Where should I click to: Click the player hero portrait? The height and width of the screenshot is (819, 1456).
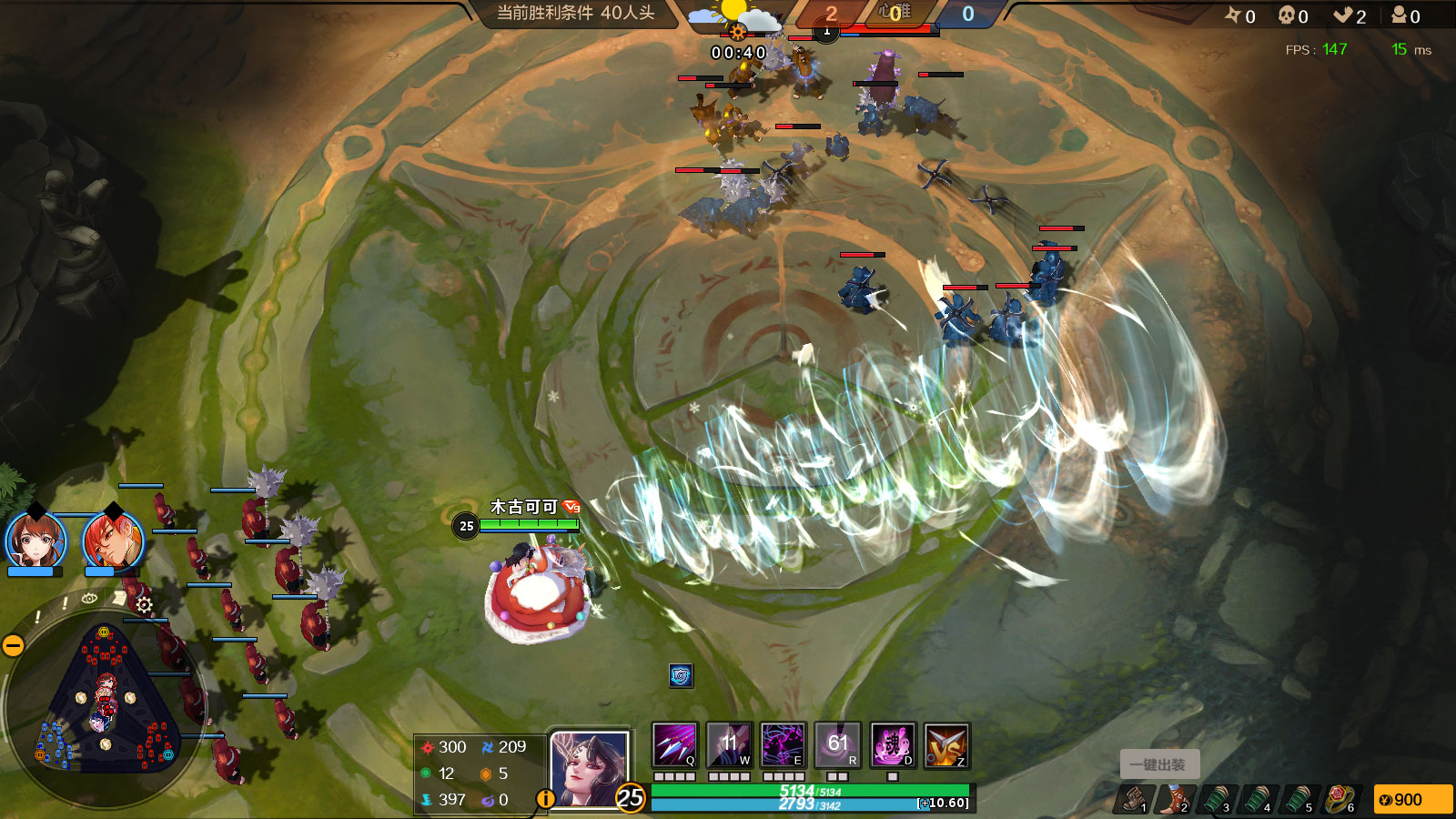click(x=589, y=768)
